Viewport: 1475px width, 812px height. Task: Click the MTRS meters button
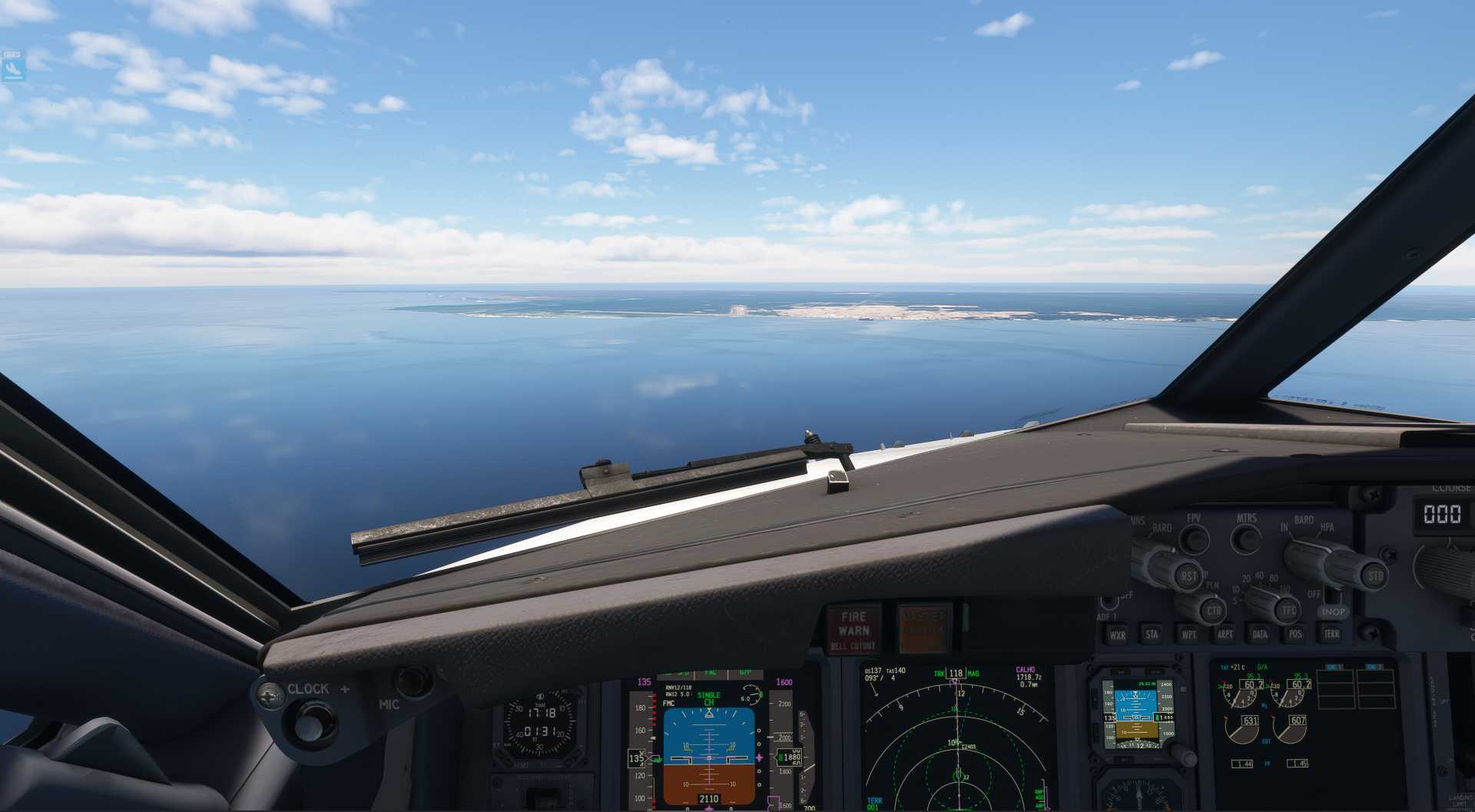tap(1246, 538)
